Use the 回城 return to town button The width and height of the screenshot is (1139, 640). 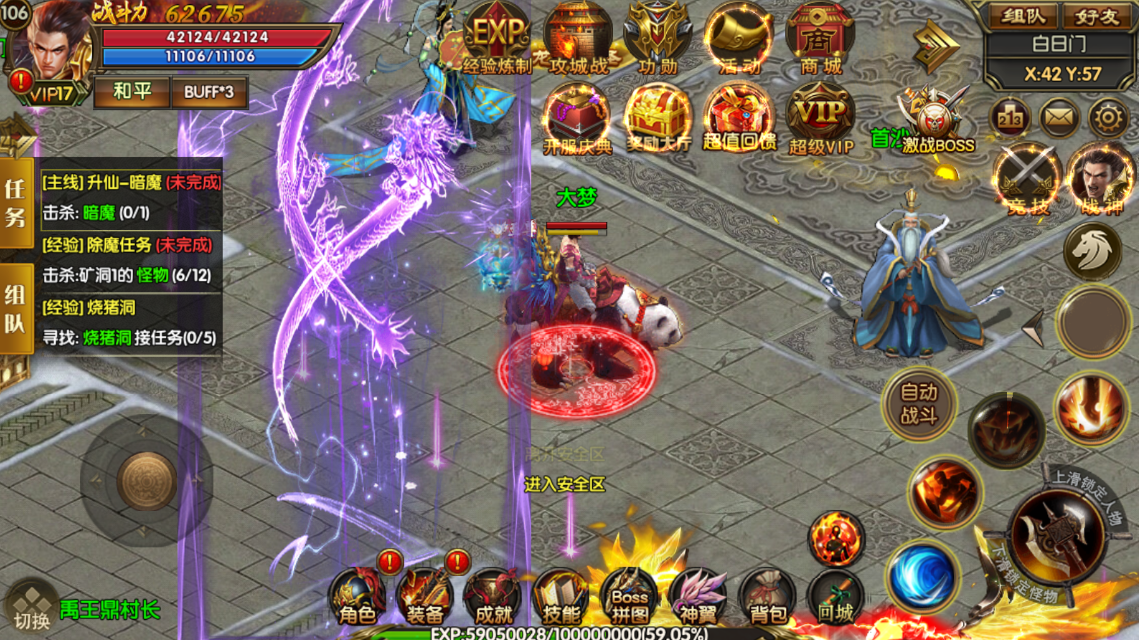click(x=835, y=598)
